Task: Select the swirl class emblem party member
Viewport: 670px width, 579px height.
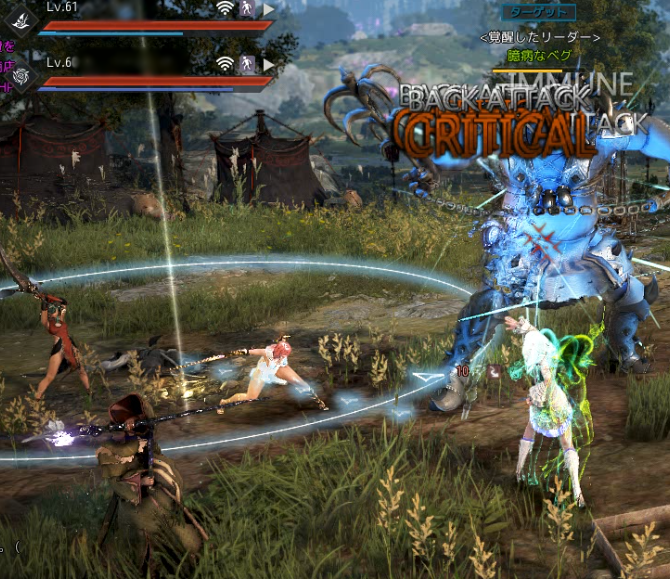Action: point(21,75)
